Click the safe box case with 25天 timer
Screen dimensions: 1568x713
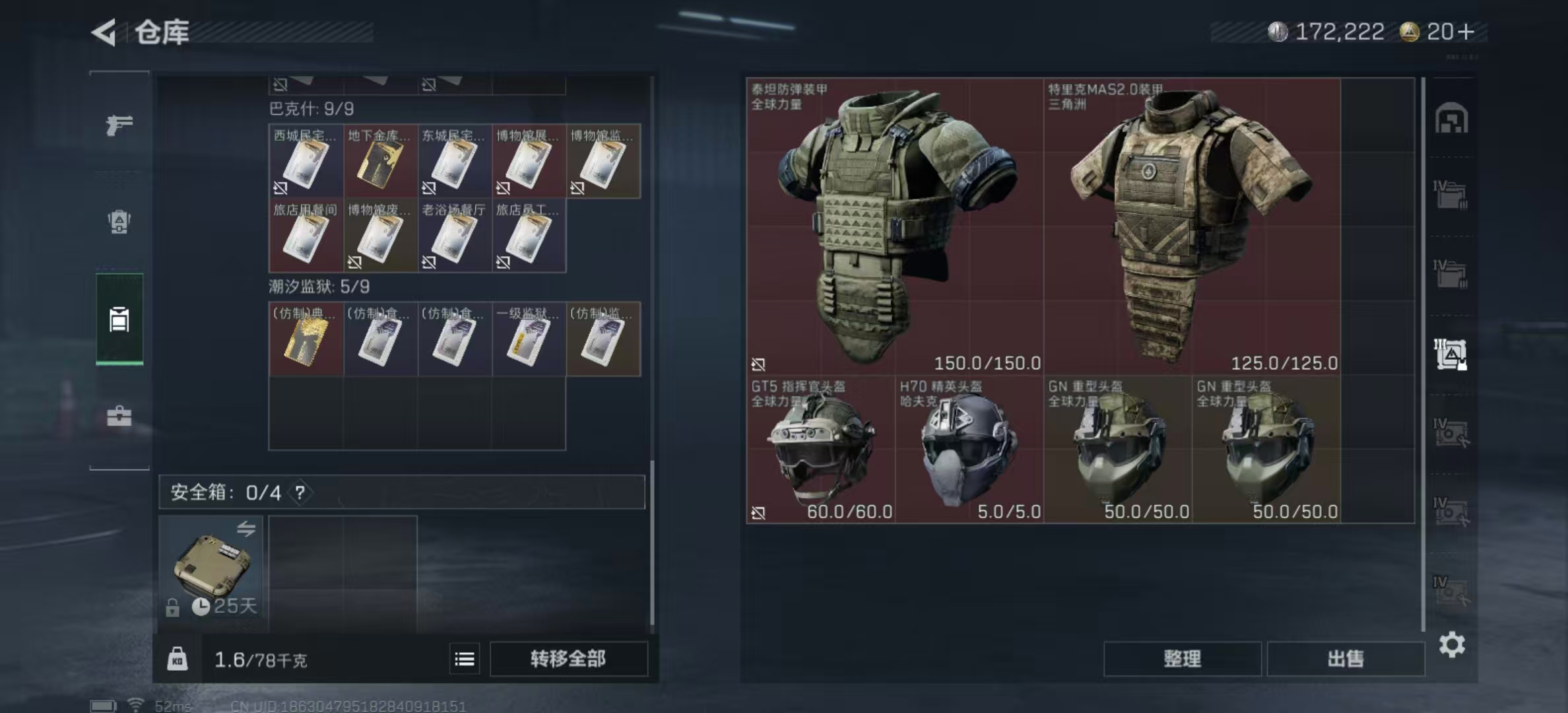coord(211,568)
